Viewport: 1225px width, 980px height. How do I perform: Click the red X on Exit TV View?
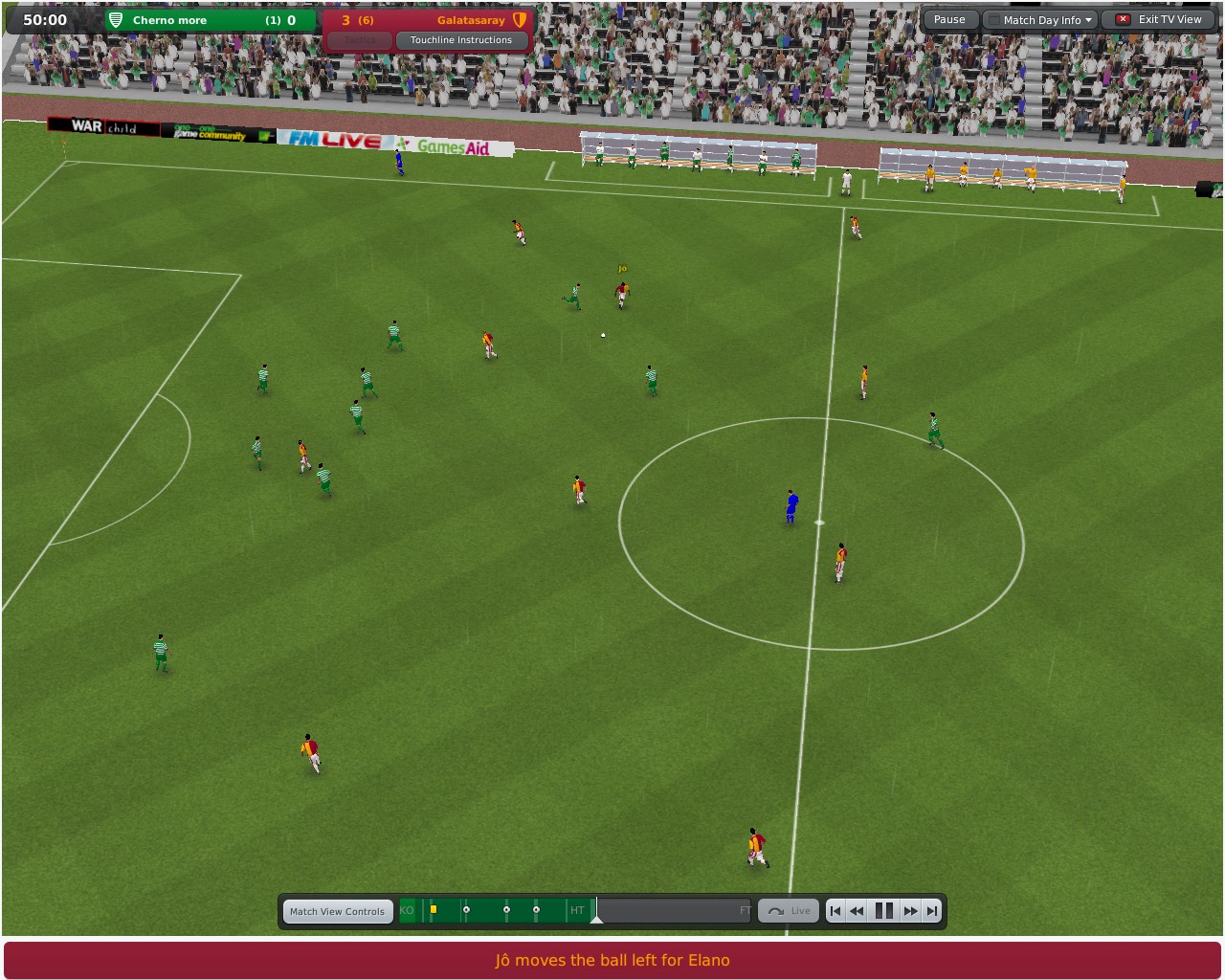[x=1122, y=19]
